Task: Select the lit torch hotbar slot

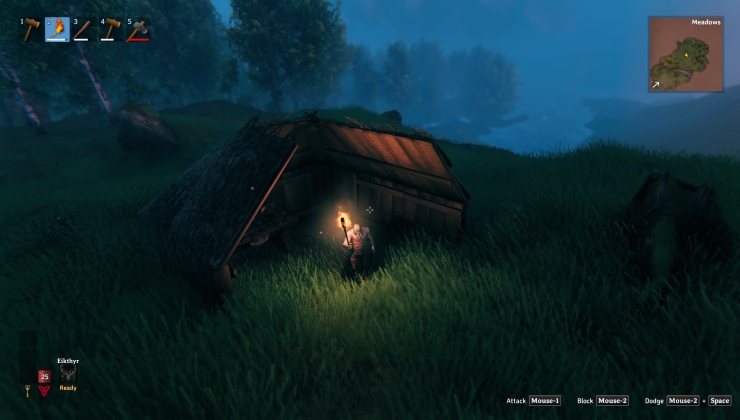Action: click(x=57, y=29)
